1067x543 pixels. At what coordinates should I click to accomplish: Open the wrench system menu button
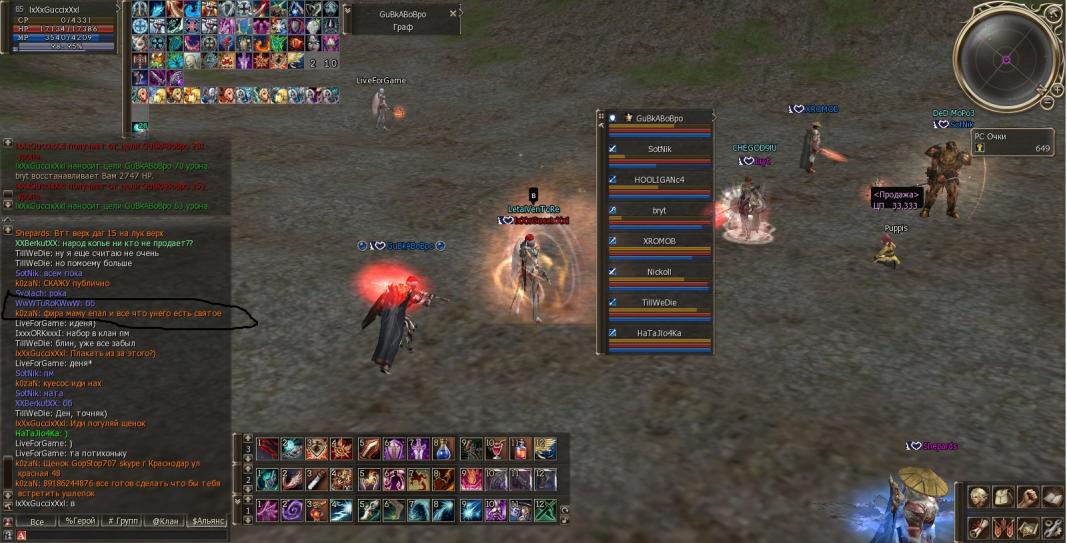pos(1052,527)
